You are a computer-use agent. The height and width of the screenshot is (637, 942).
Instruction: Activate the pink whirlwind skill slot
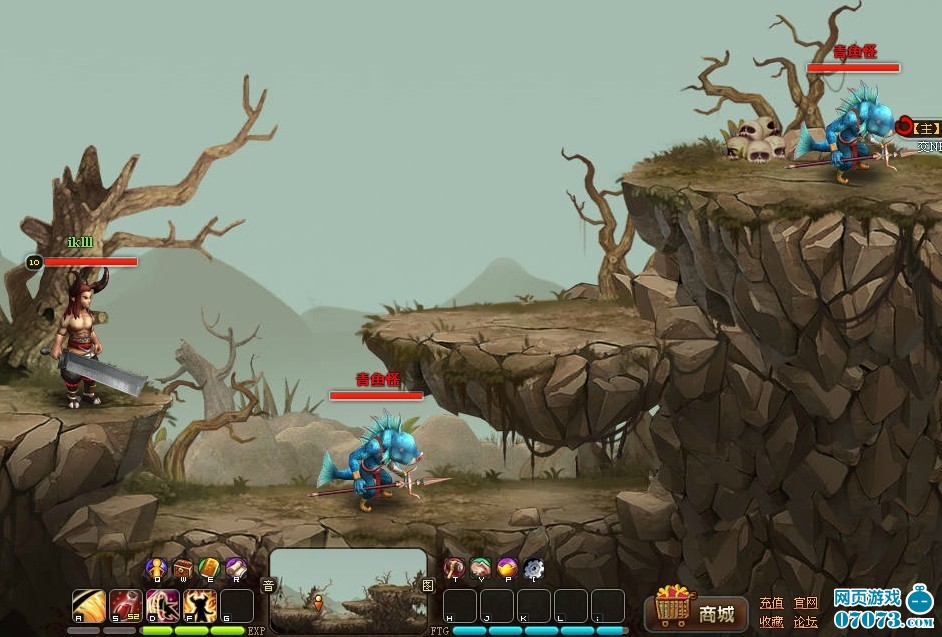point(162,606)
